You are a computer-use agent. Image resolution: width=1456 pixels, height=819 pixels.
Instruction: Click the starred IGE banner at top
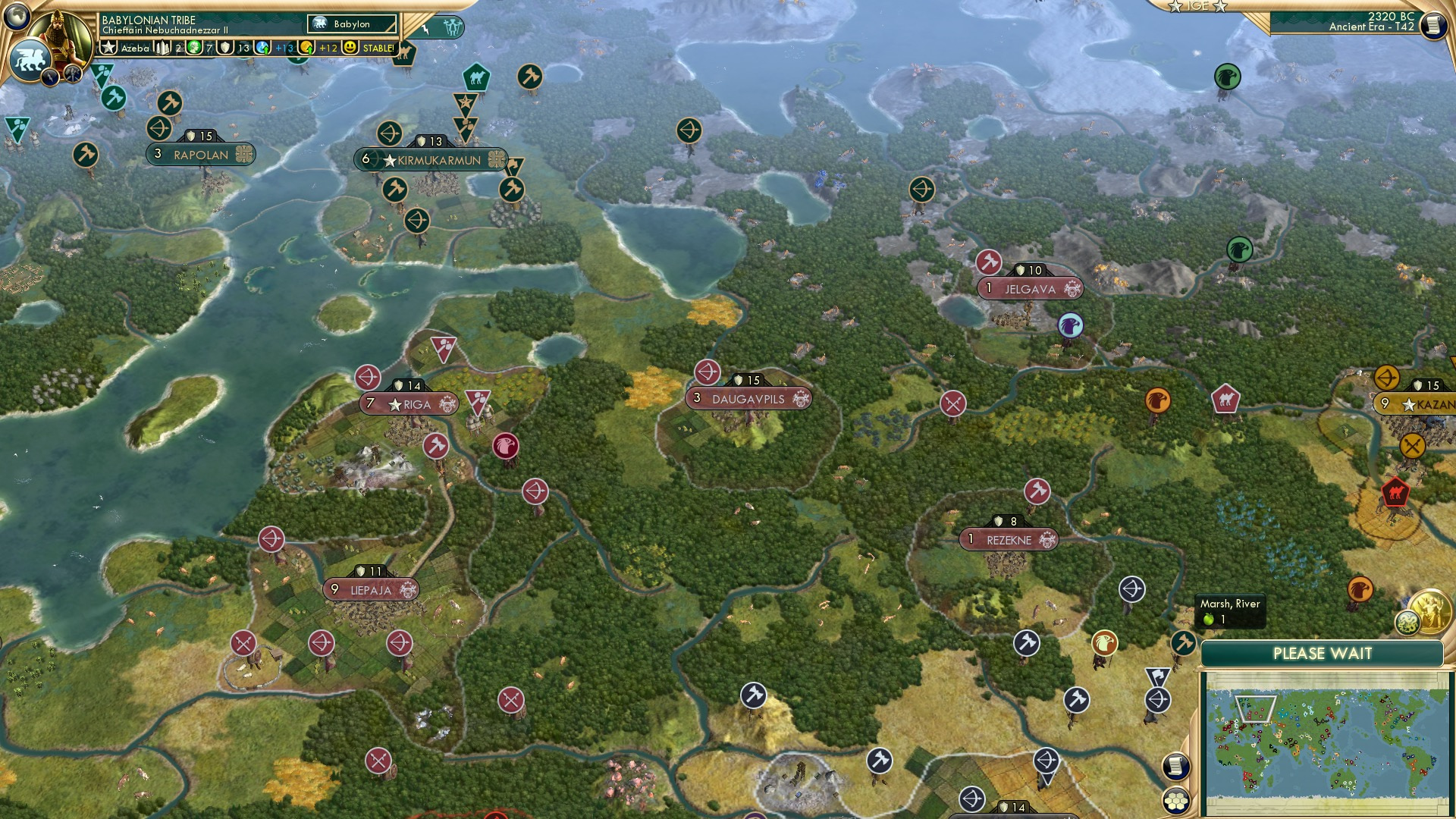(x=1200, y=6)
